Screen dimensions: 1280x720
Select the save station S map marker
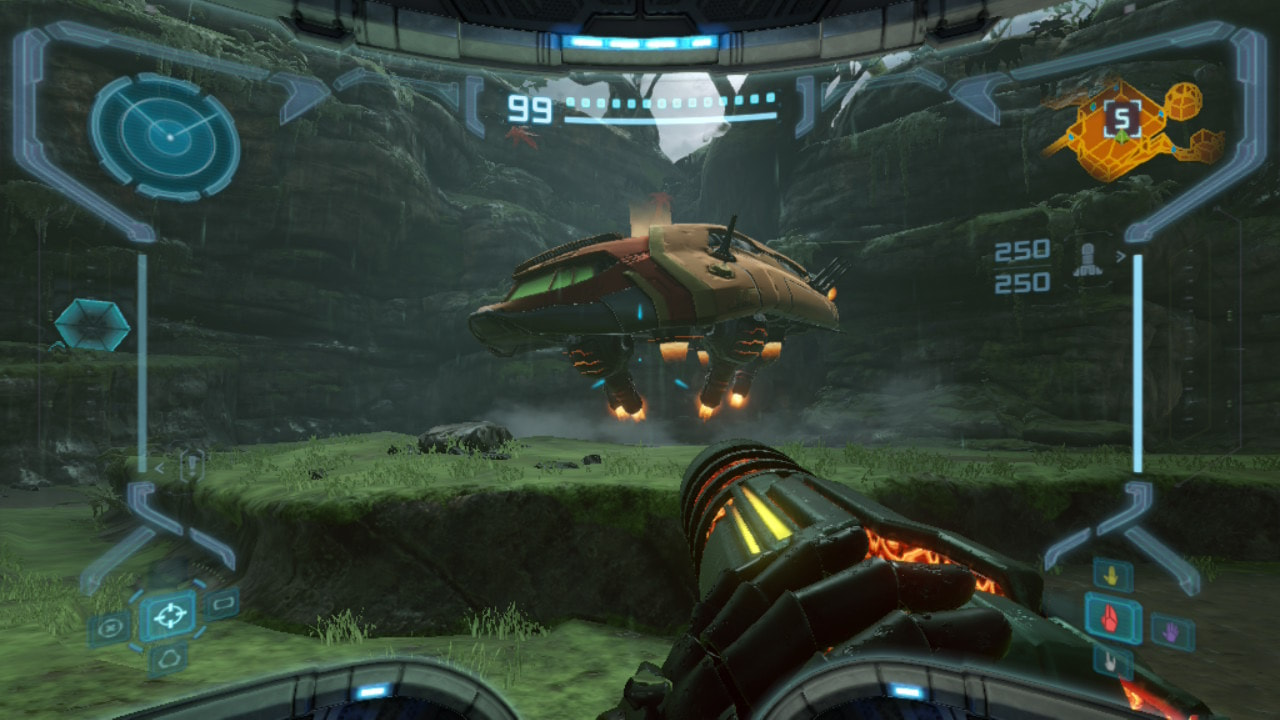[1122, 121]
